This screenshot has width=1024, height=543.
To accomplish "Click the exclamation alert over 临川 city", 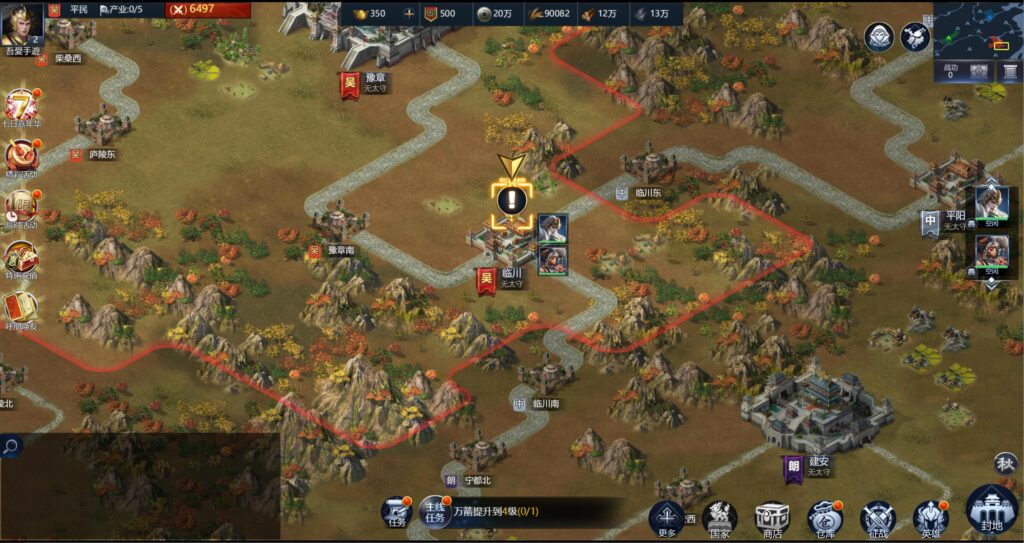I will 512,199.
